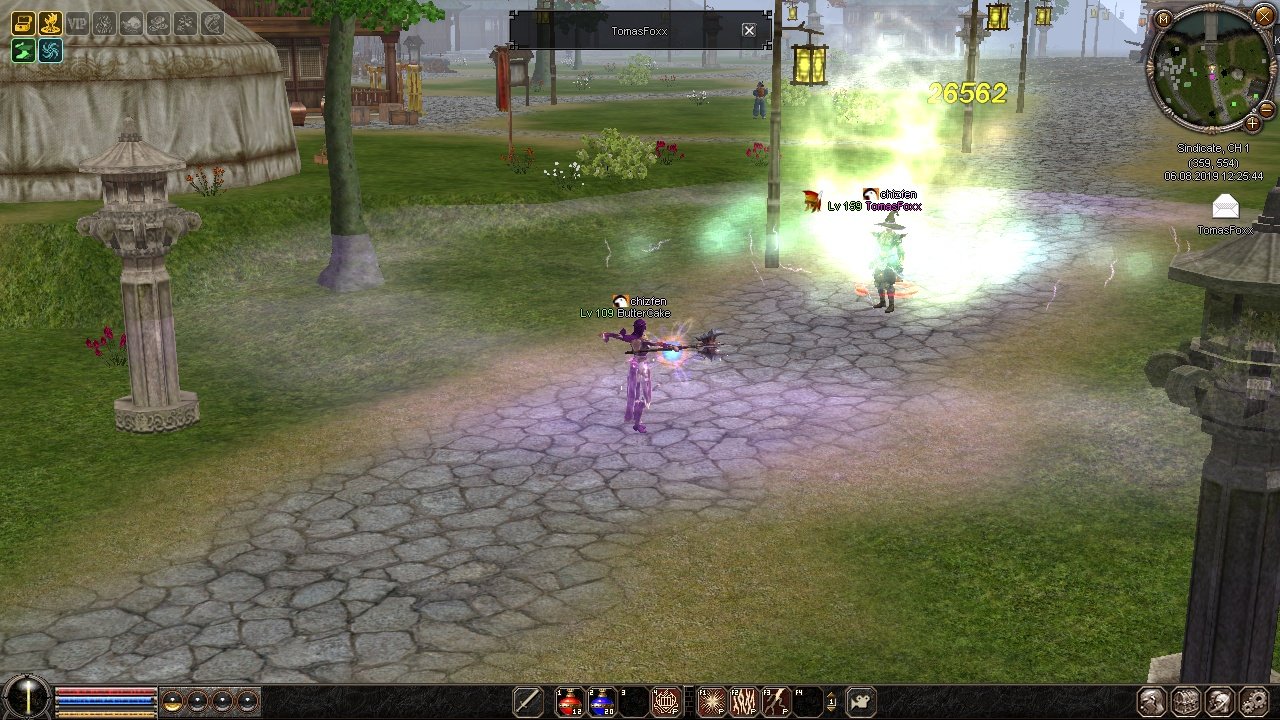
Task: Use the blue mana potion
Action: [x=602, y=701]
